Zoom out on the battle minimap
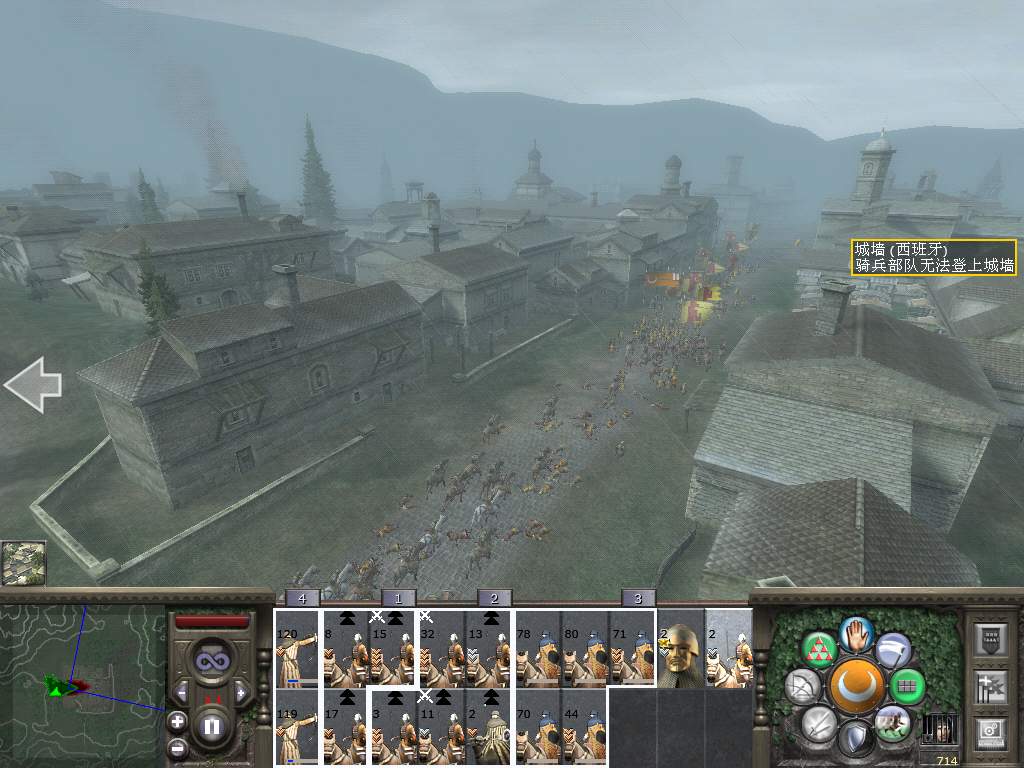 click(177, 747)
